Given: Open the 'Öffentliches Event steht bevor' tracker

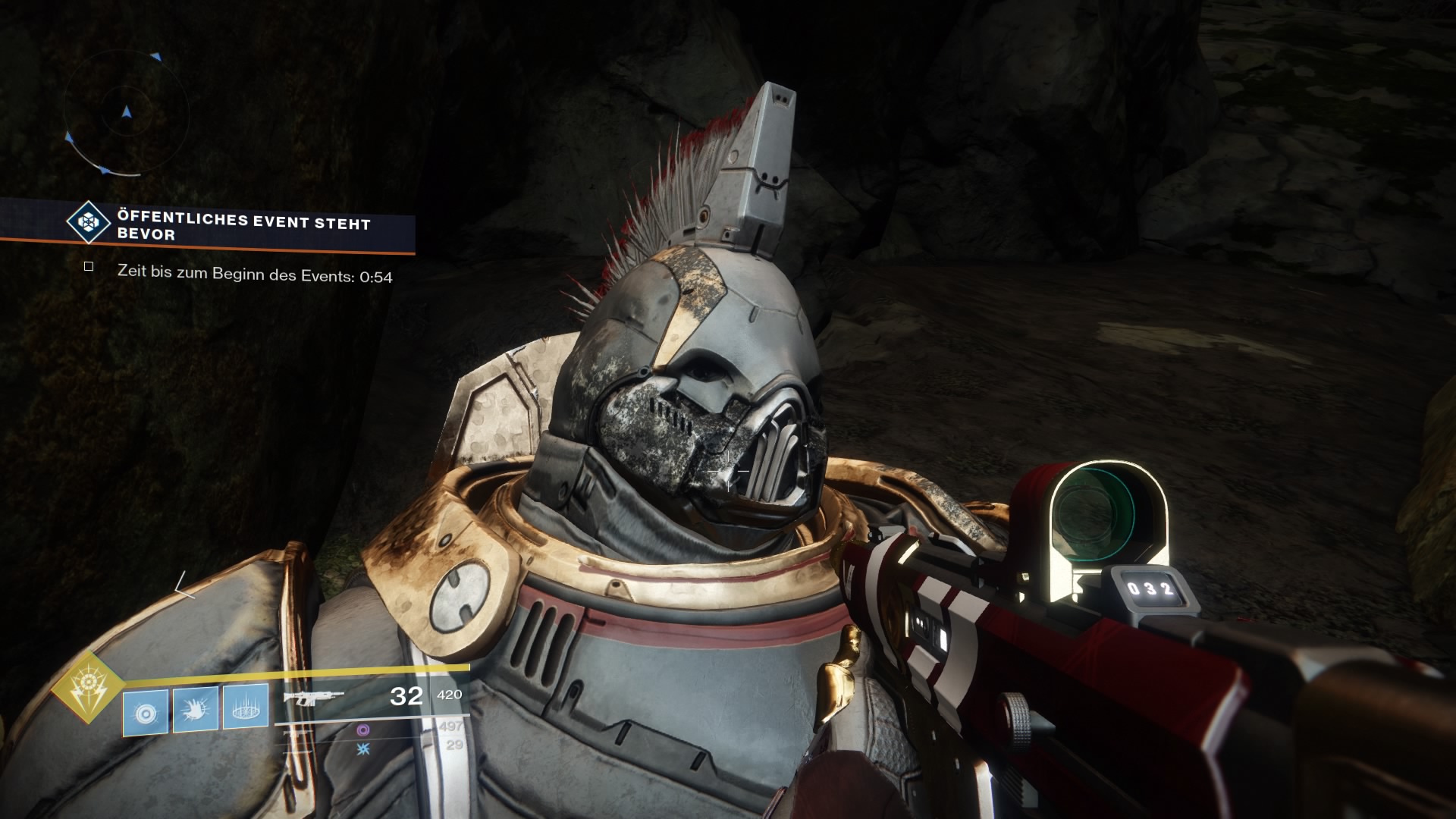Looking at the screenshot, I should tap(243, 227).
